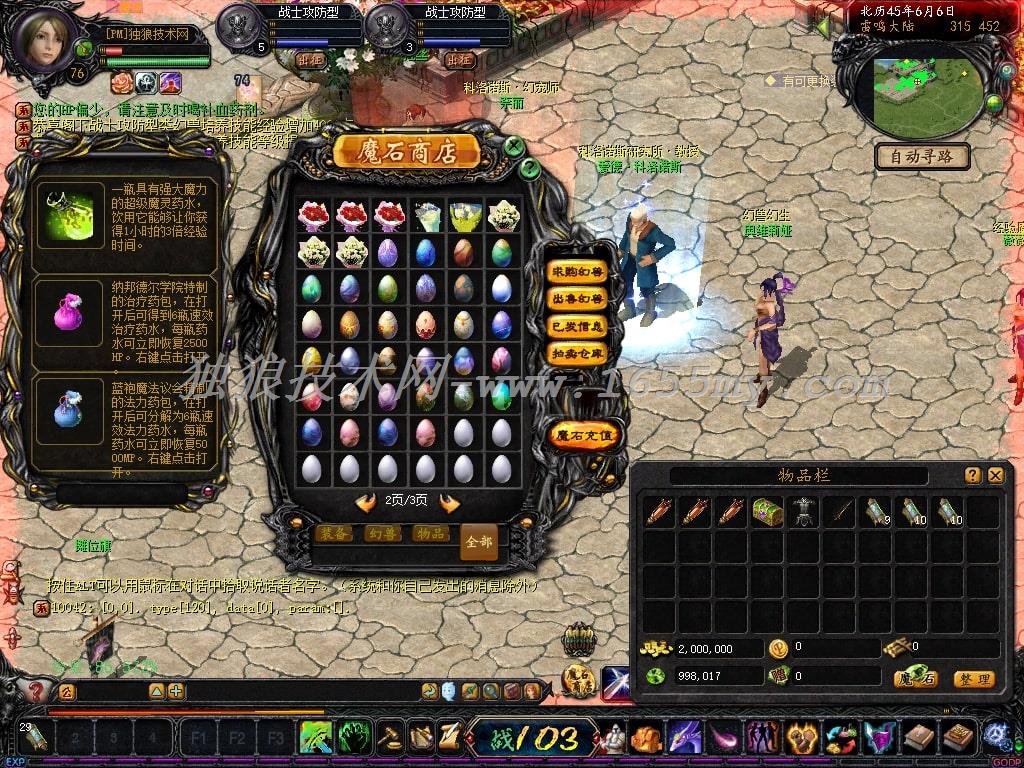Switch to the 物品 items tab
The width and height of the screenshot is (1024, 768).
[430, 534]
